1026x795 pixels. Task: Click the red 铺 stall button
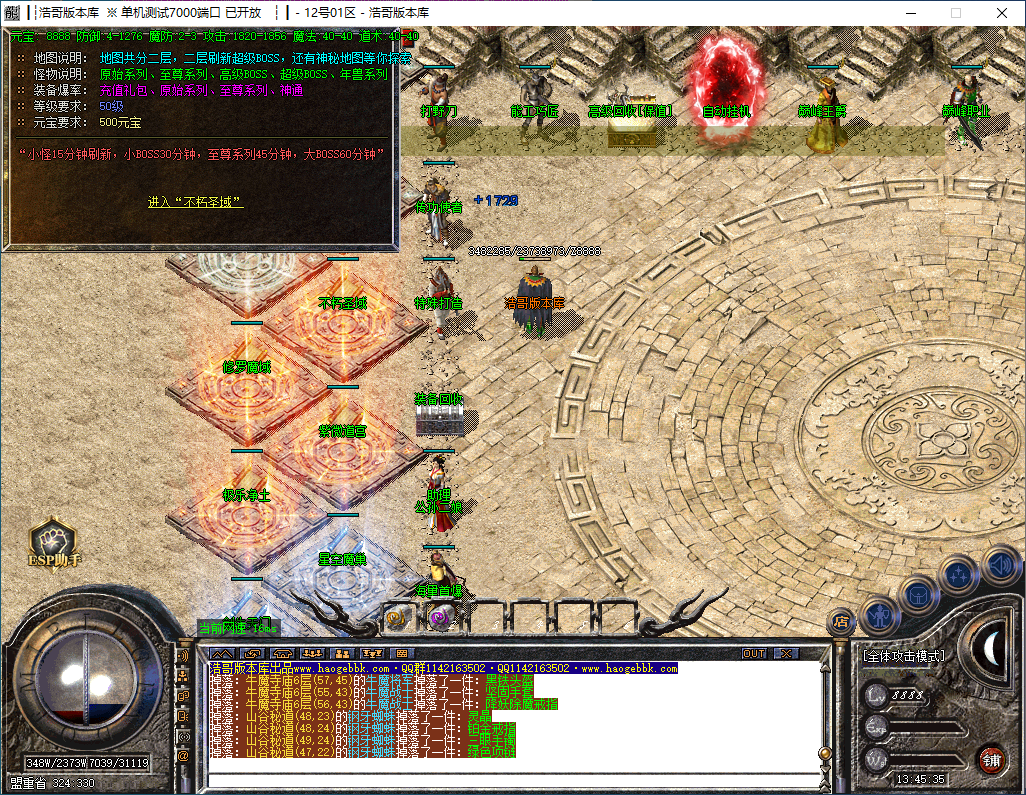(x=991, y=759)
